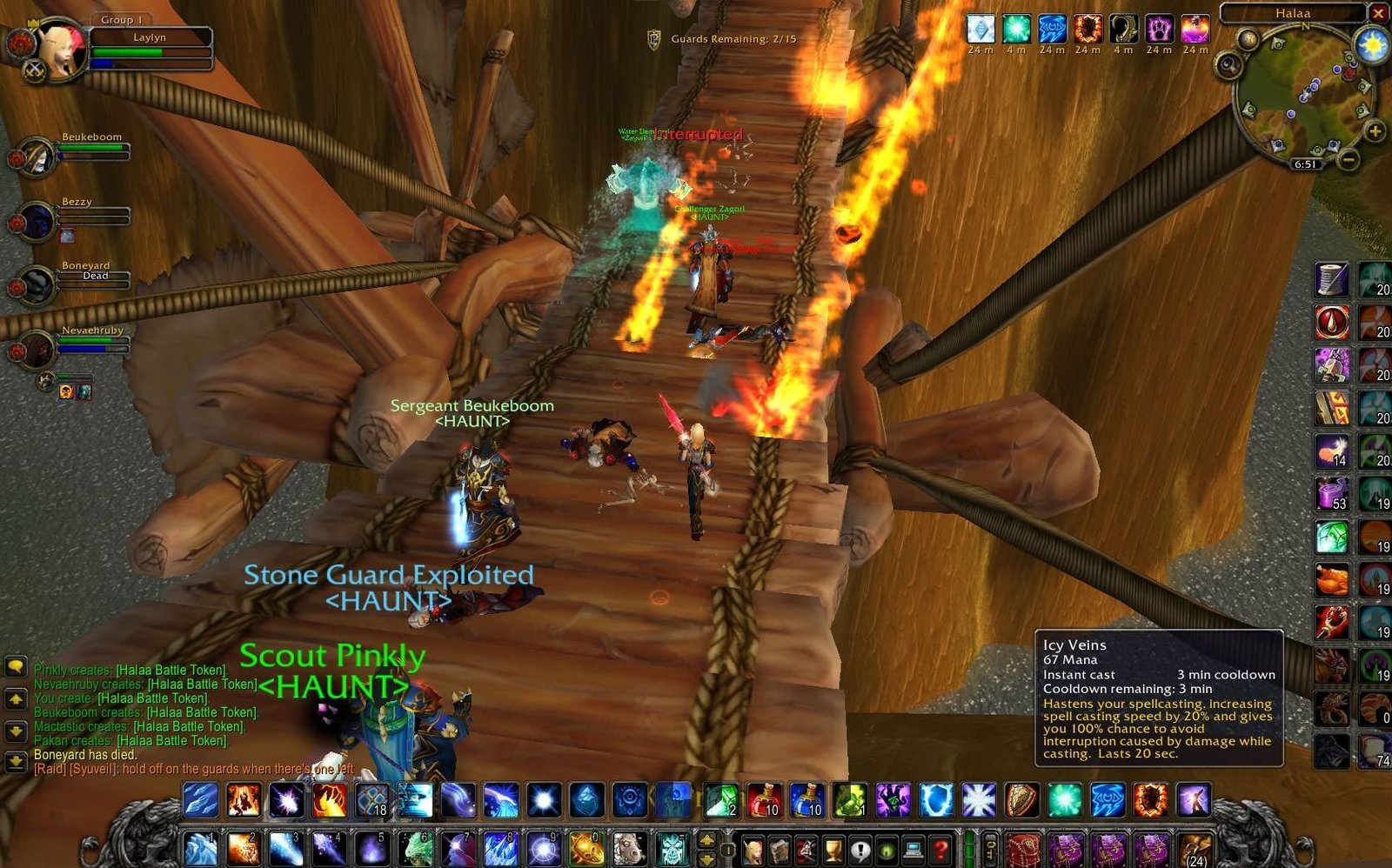This screenshot has height=868, width=1392.
Task: Open Character Info via the portrait micro button
Action: click(753, 848)
